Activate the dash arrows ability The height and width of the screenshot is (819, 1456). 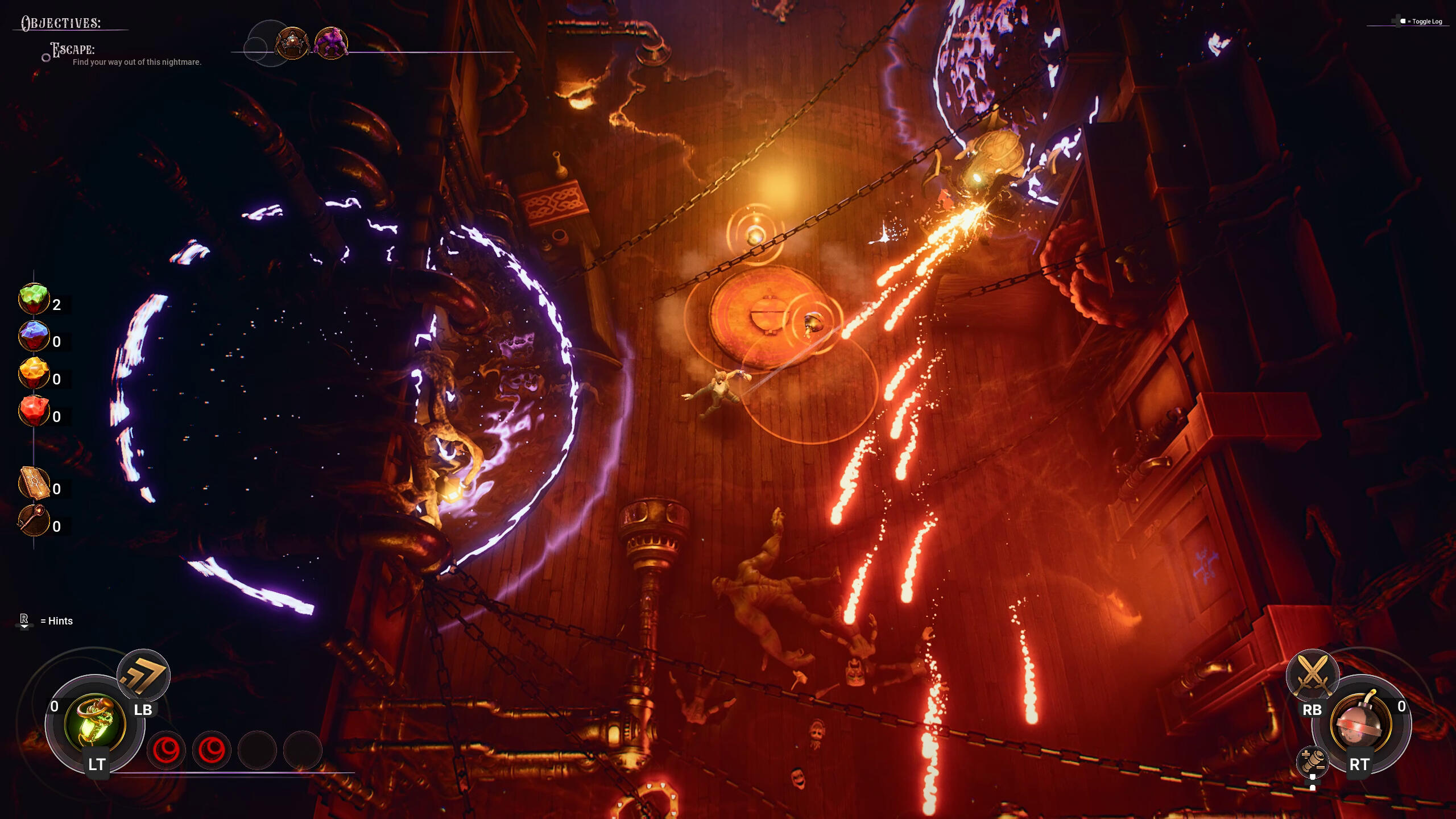coord(143,676)
